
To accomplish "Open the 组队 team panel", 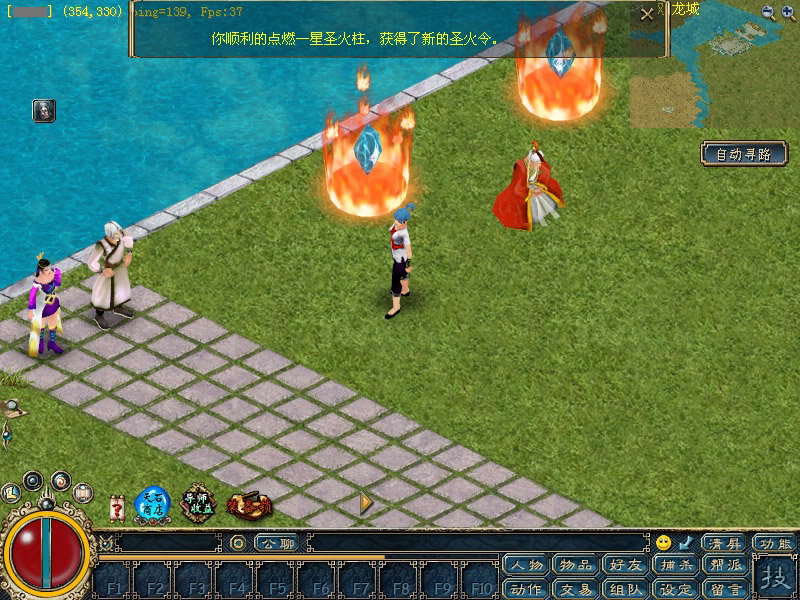I will click(626, 589).
